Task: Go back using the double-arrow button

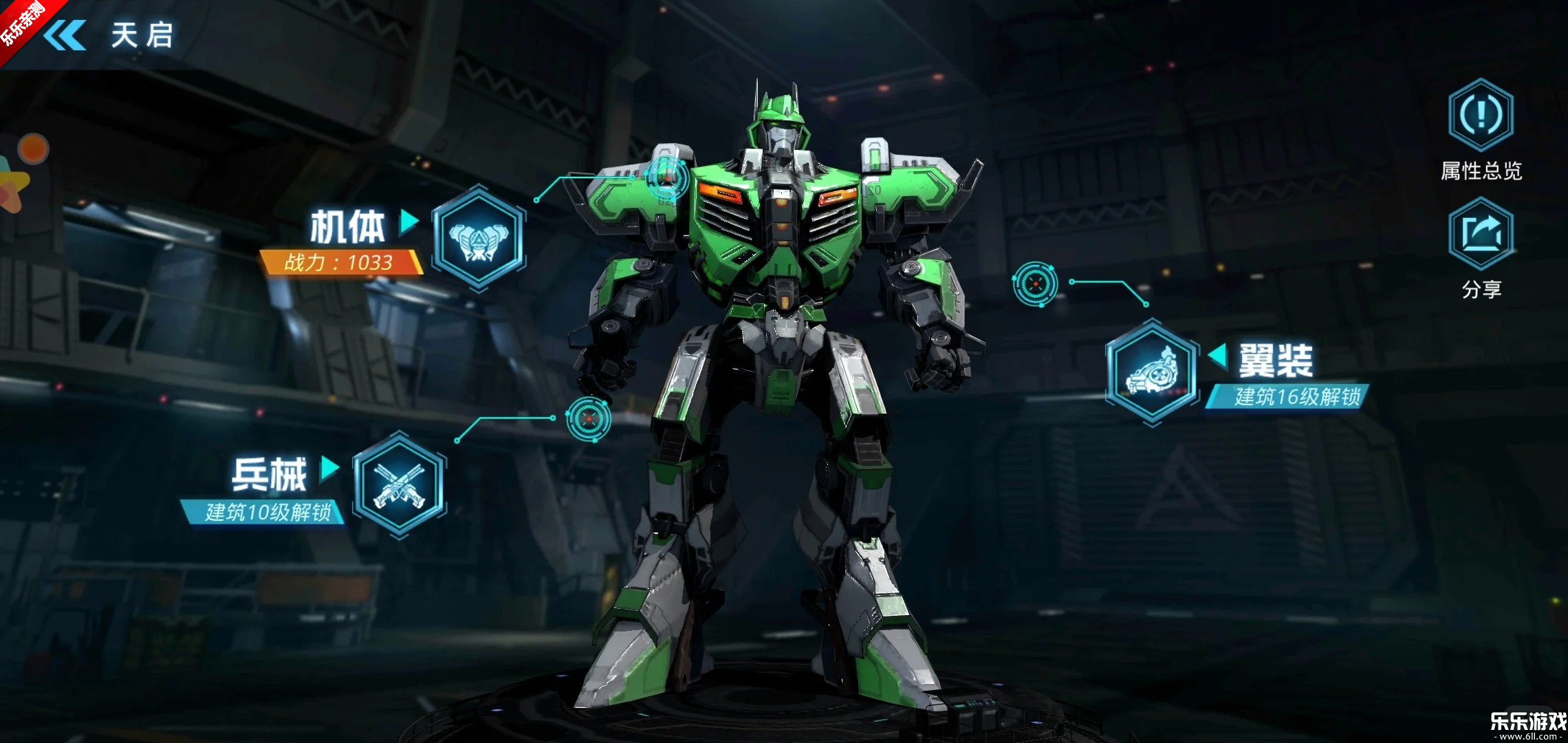Action: tap(65, 35)
